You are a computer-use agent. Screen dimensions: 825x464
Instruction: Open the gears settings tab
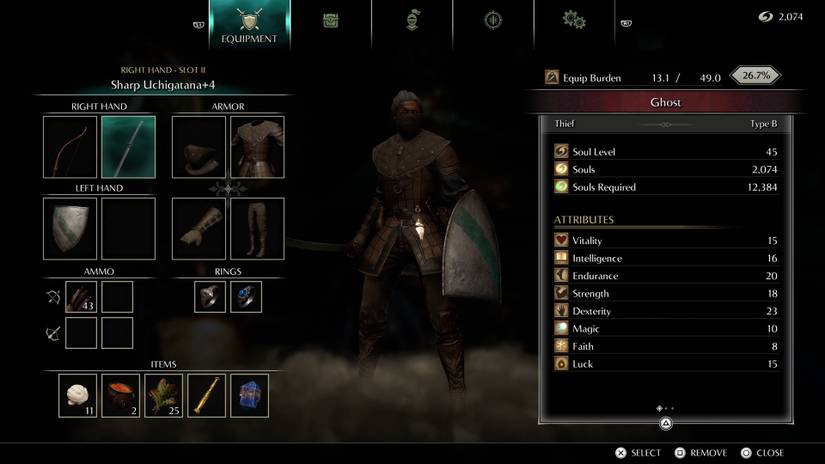tap(573, 20)
